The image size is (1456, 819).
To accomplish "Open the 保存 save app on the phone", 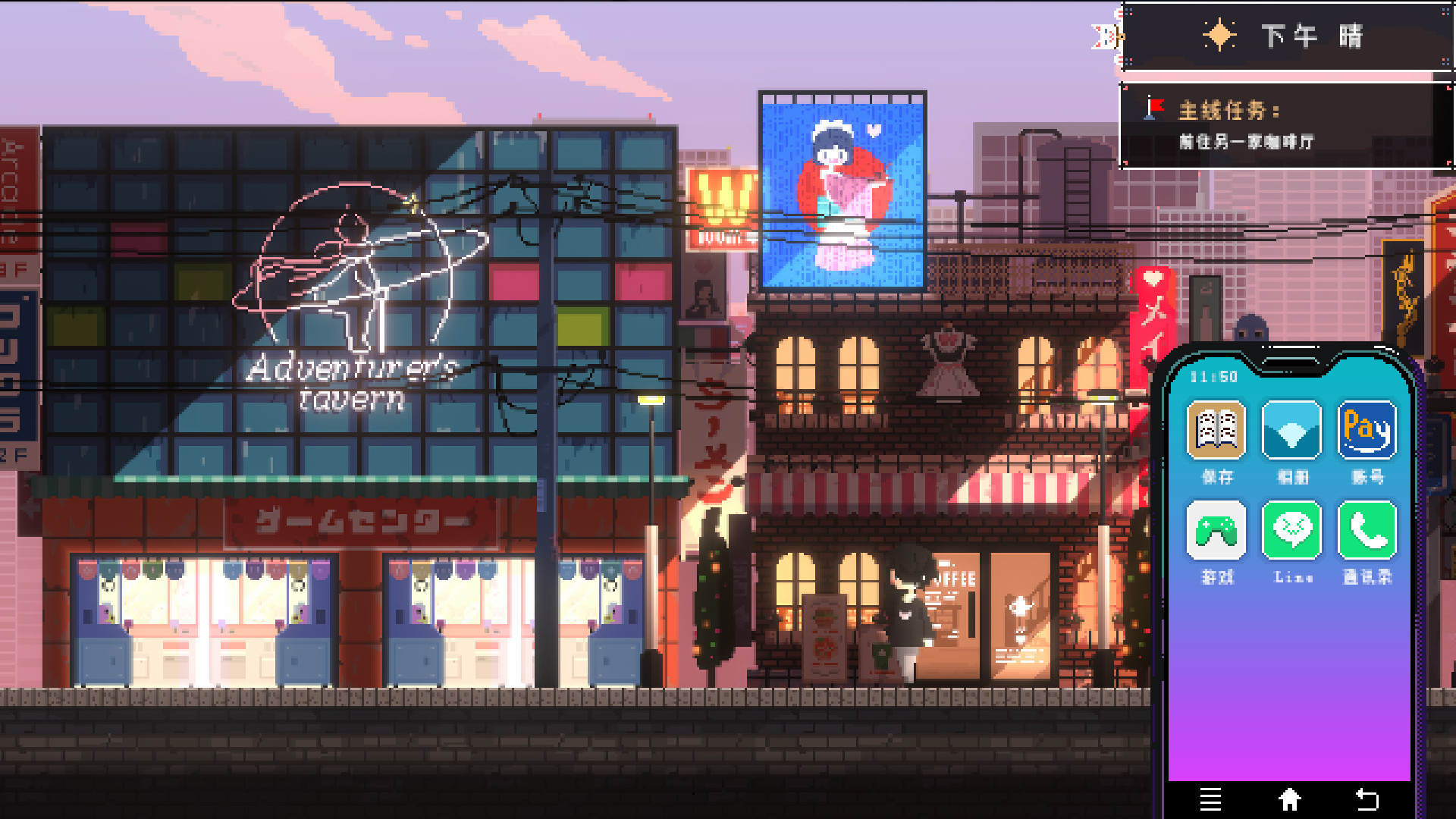I will [x=1216, y=431].
